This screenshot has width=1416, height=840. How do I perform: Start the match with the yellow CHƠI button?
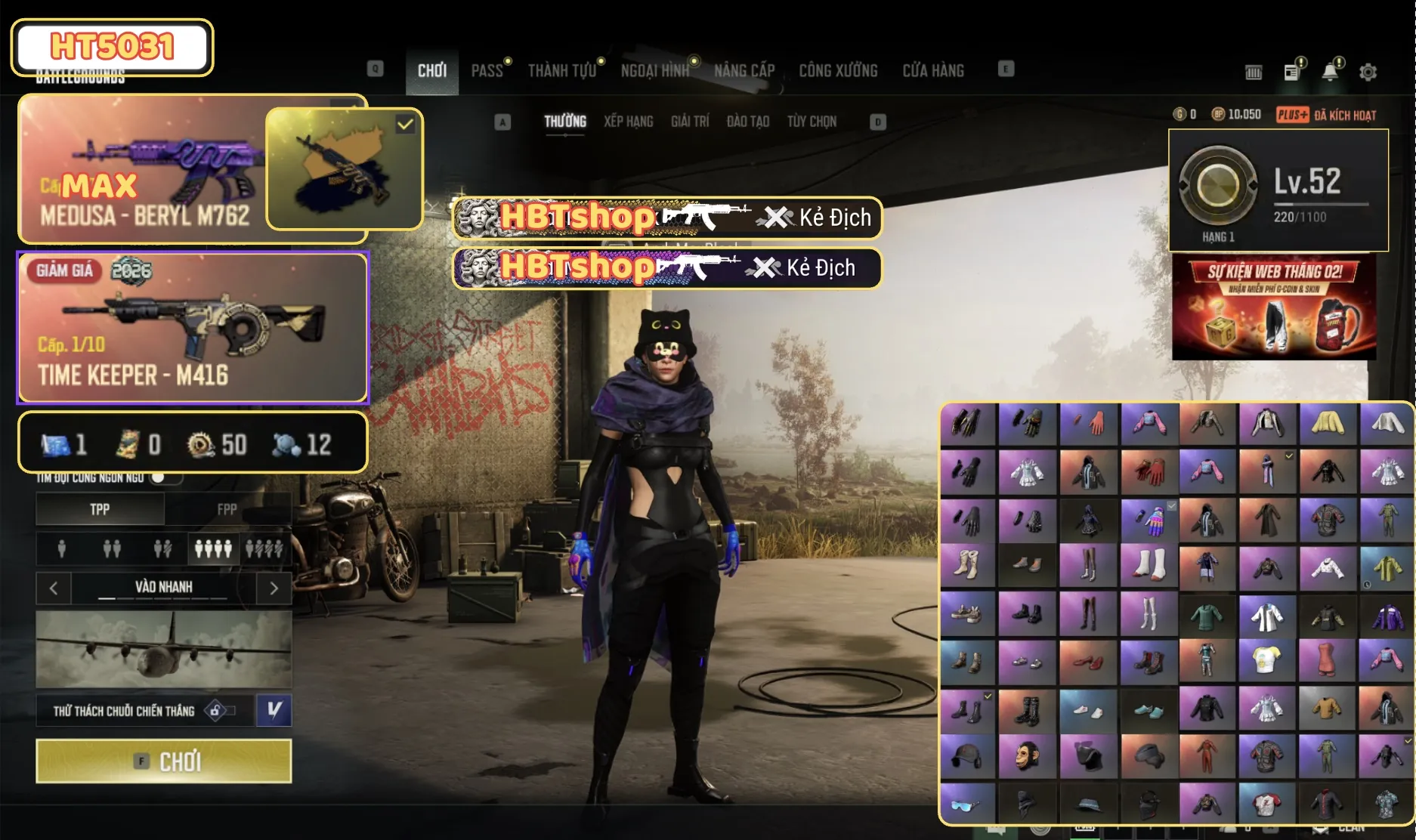pos(163,761)
